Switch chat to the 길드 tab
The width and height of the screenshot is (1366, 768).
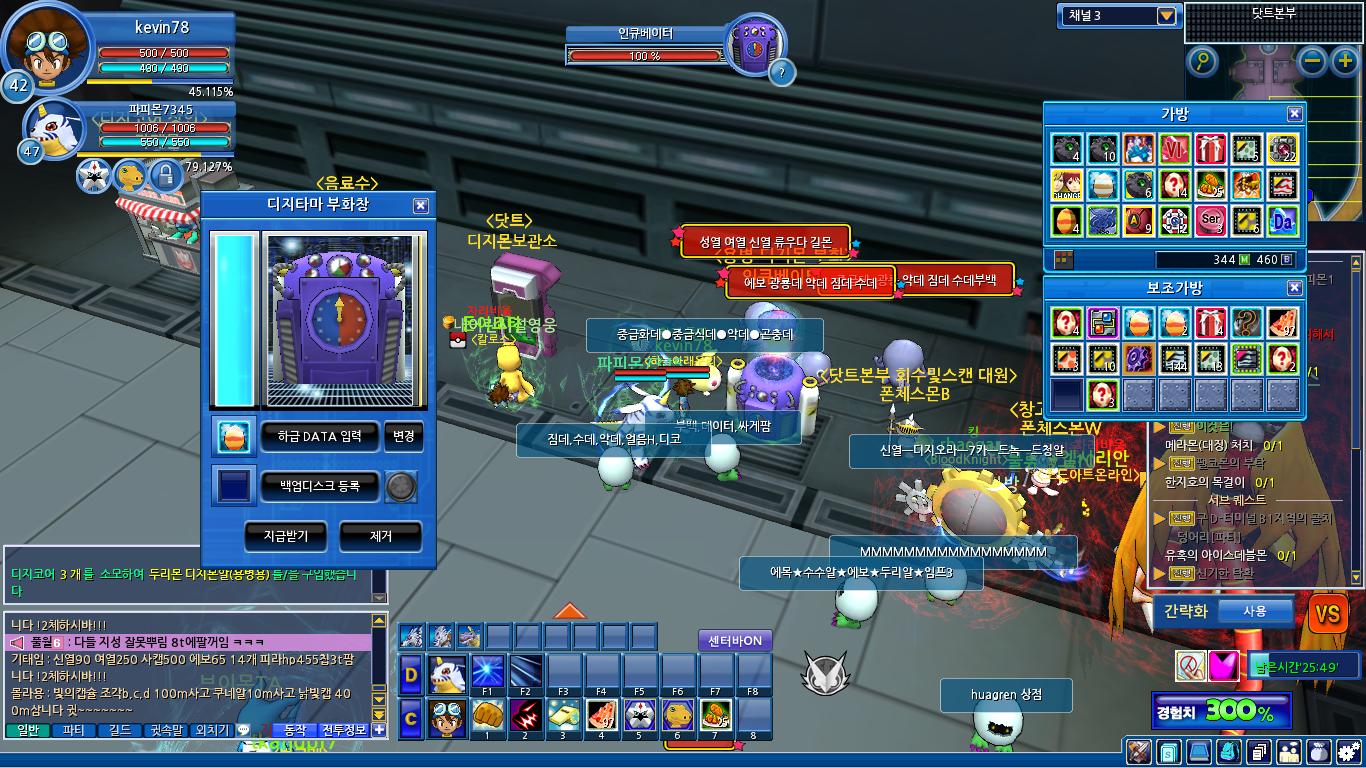(x=119, y=731)
